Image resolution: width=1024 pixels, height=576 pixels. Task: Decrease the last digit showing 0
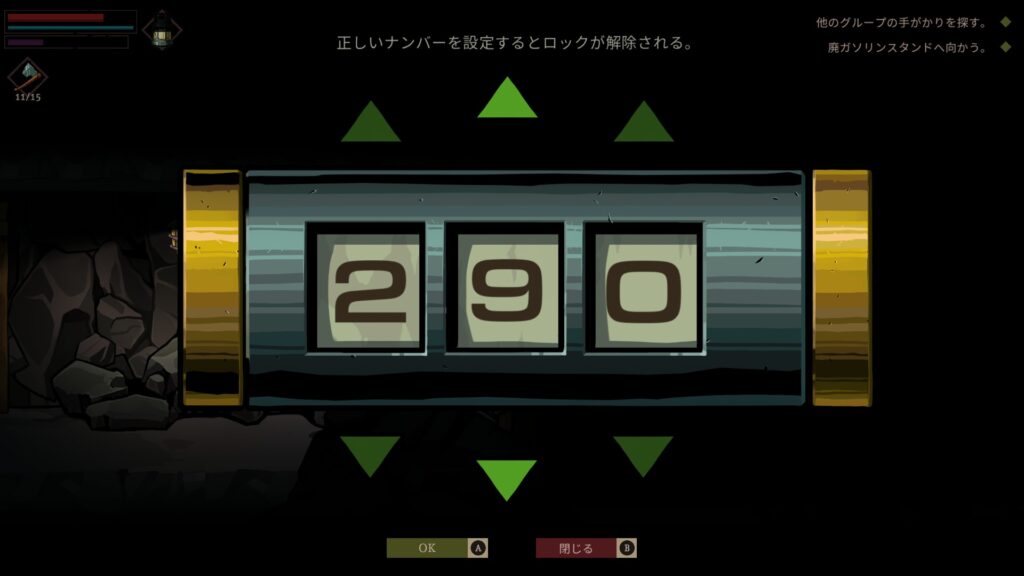[x=643, y=454]
